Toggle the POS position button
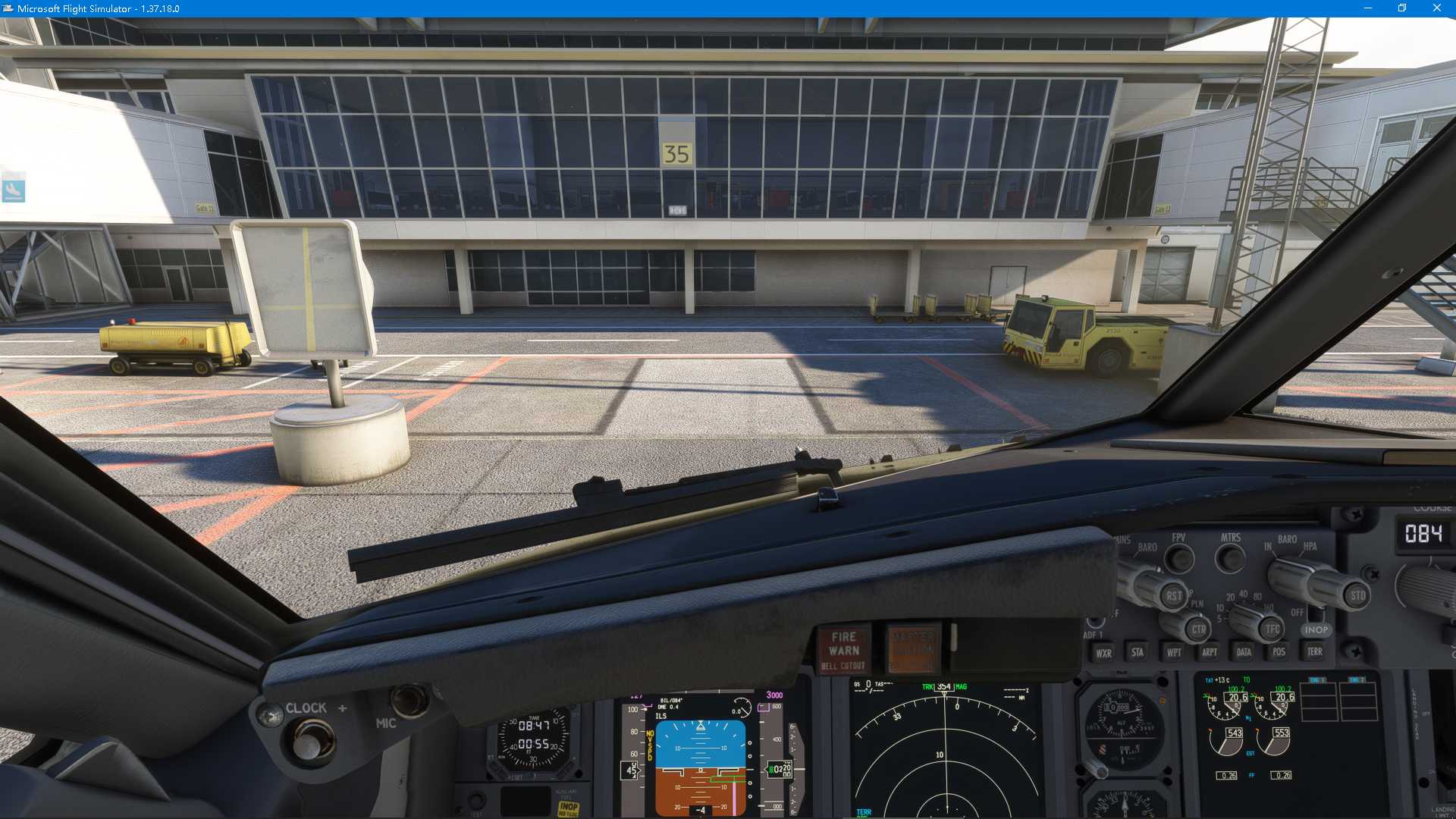This screenshot has width=1456, height=819. [x=1279, y=652]
